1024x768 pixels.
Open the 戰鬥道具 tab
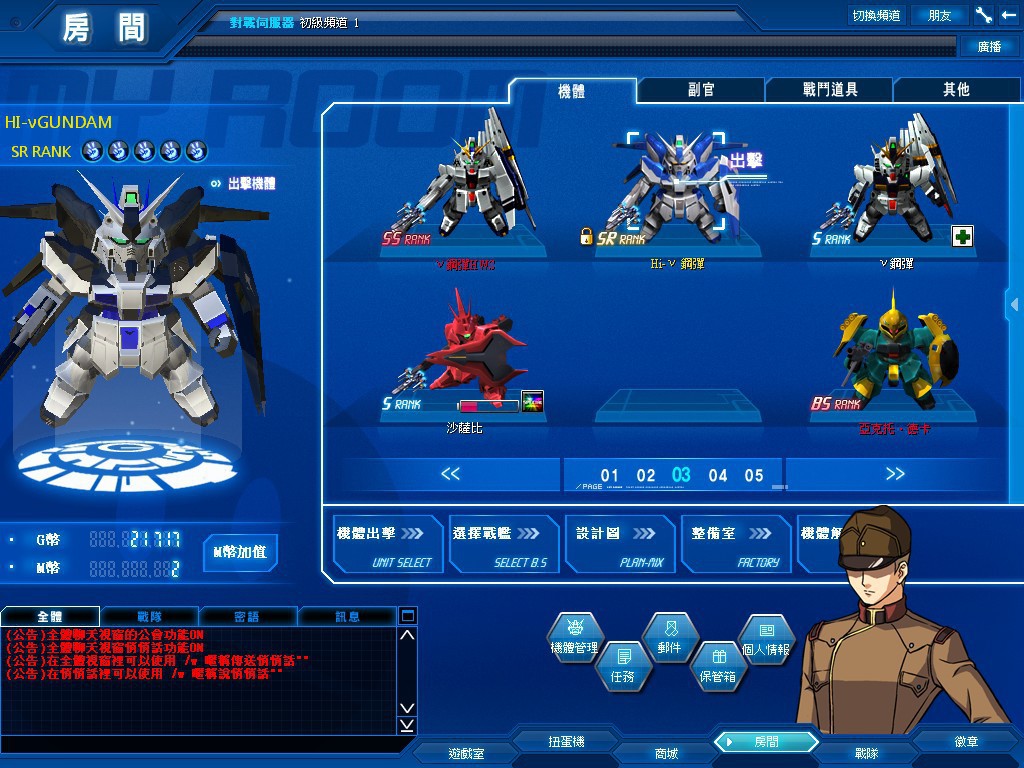point(829,90)
